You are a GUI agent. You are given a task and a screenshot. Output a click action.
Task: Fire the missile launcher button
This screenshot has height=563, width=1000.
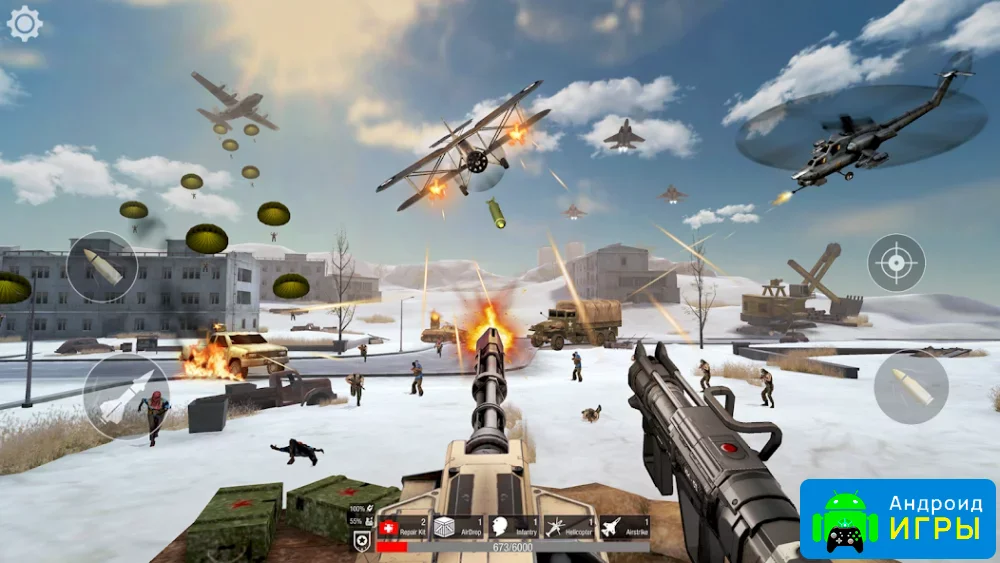(x=126, y=396)
